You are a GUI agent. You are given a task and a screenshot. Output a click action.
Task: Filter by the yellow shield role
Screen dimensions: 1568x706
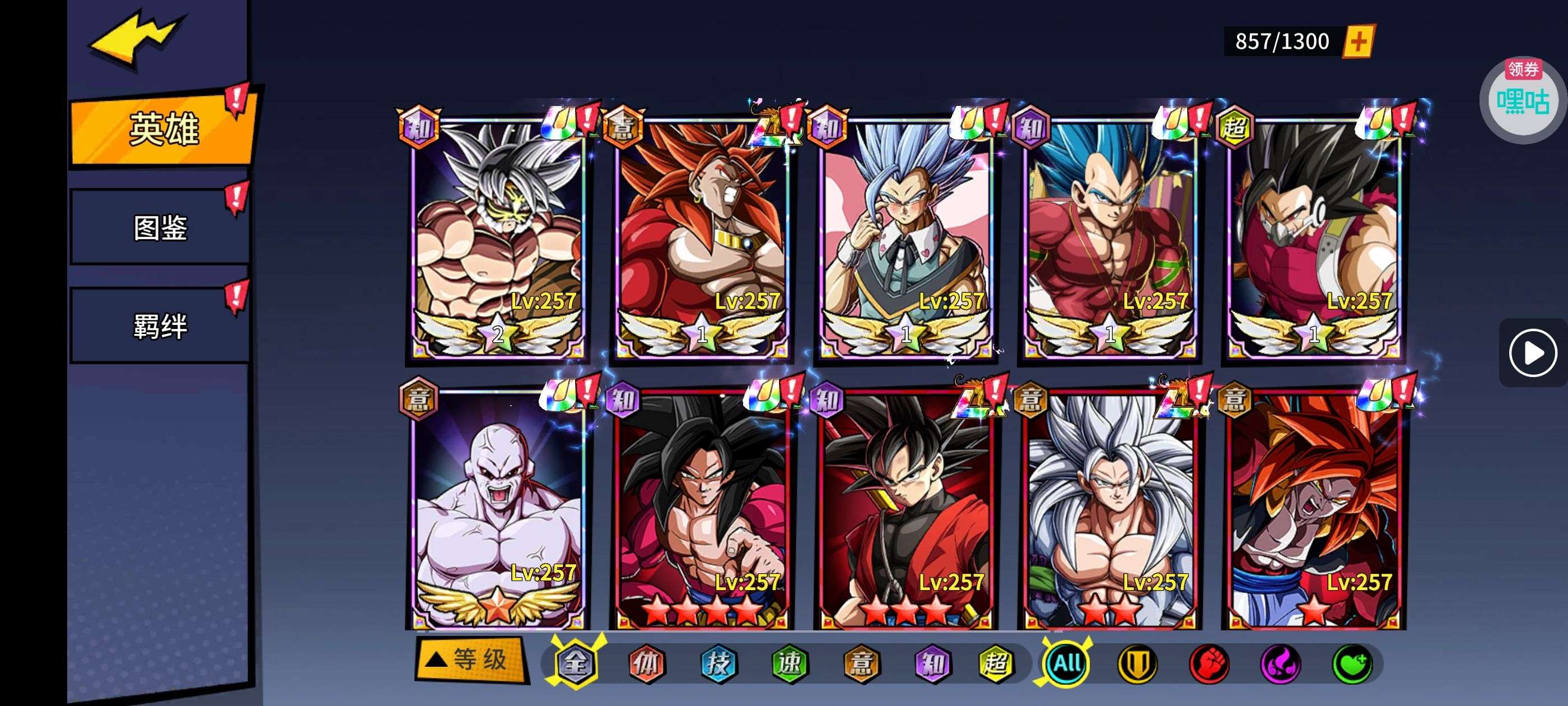pos(1137,663)
